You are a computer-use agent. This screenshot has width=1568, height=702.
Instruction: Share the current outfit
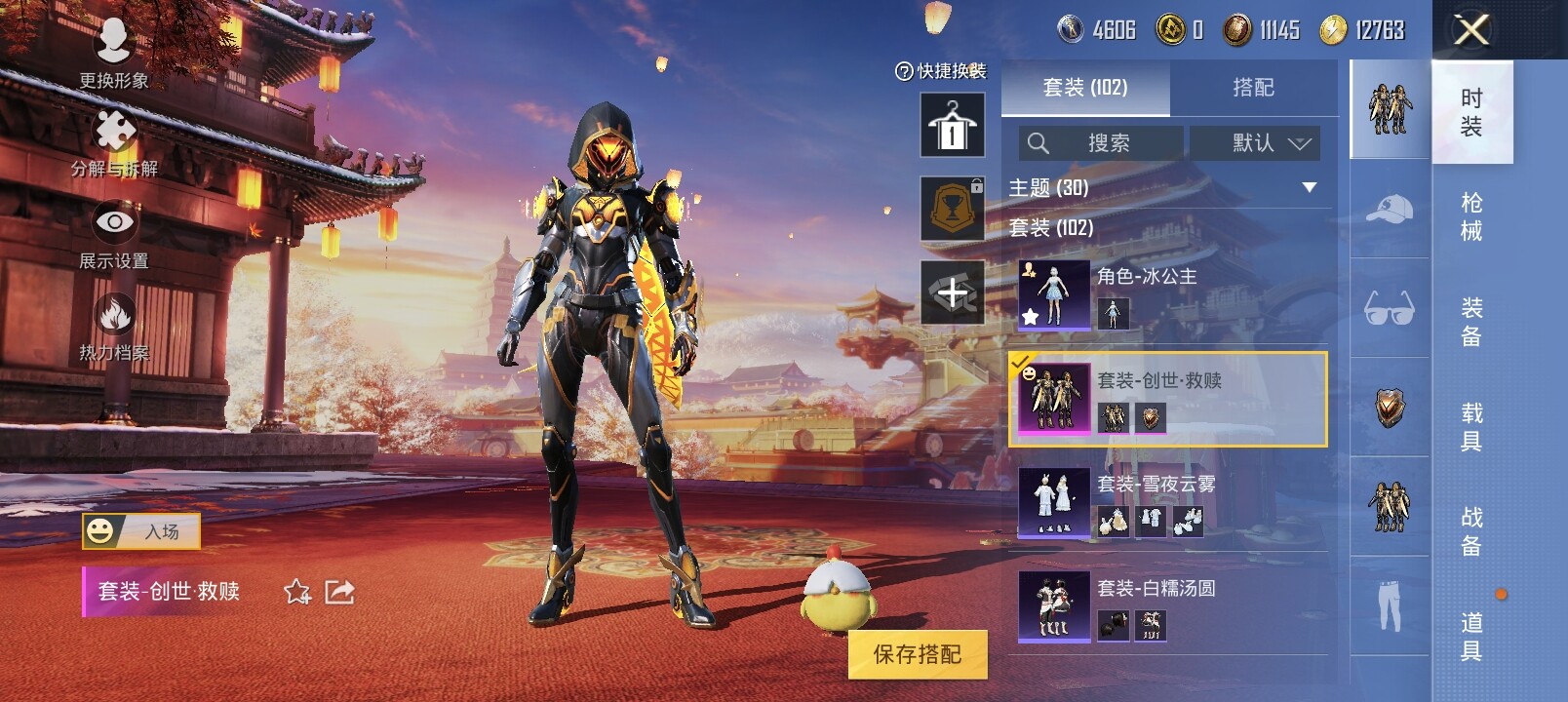339,592
